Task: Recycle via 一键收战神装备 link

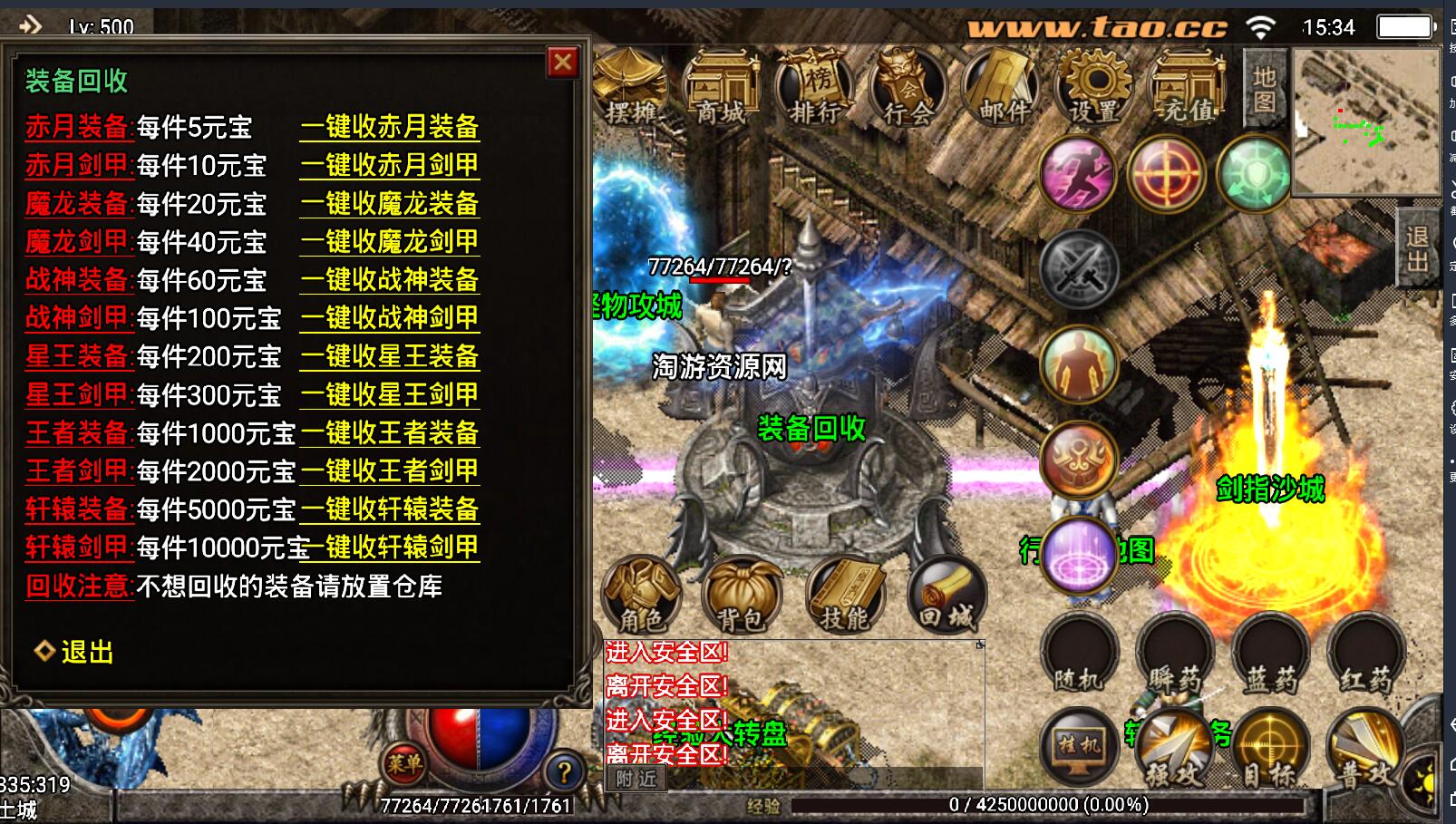Action: click(x=390, y=280)
